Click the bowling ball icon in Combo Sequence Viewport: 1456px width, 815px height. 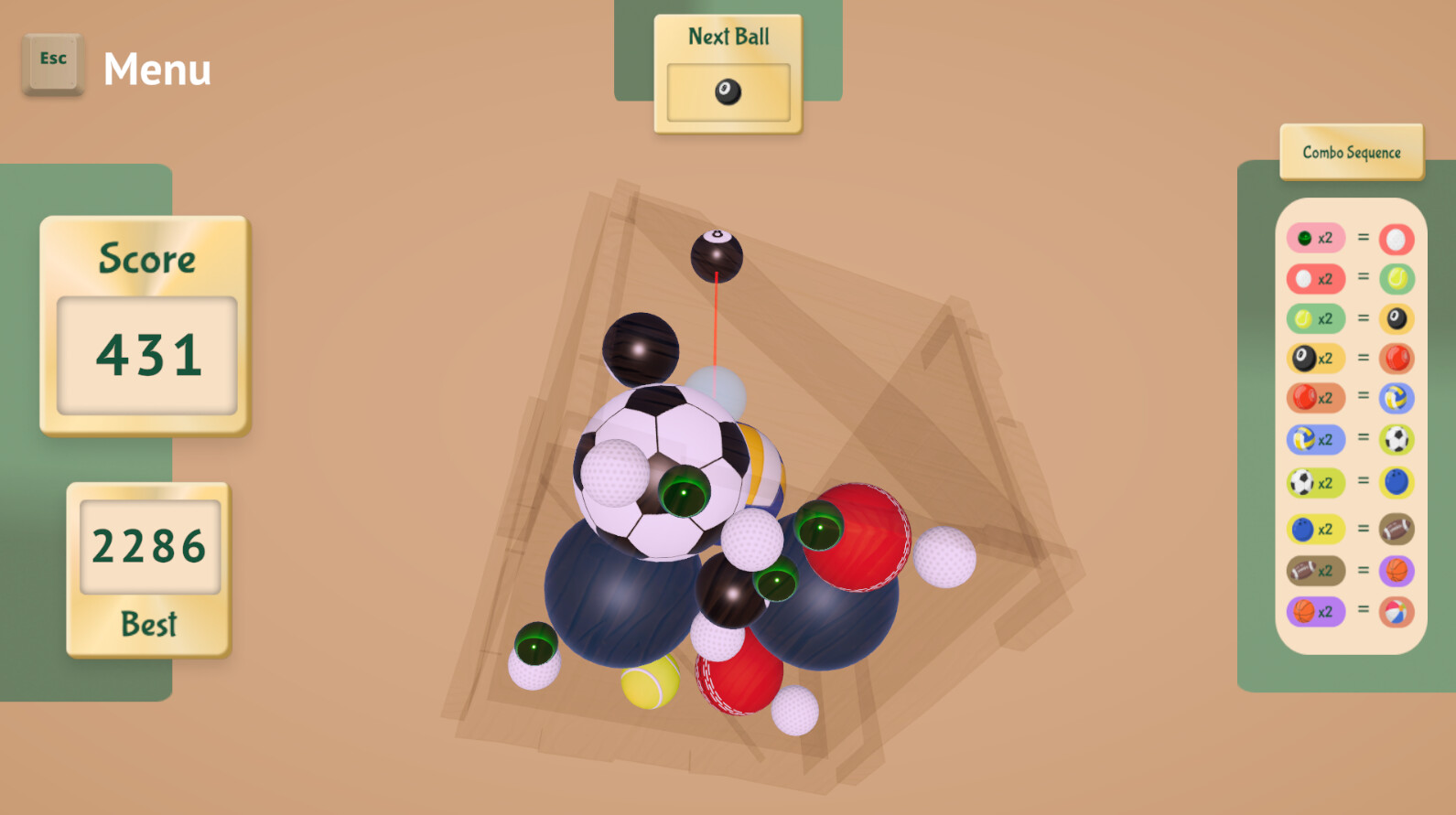tap(1394, 481)
